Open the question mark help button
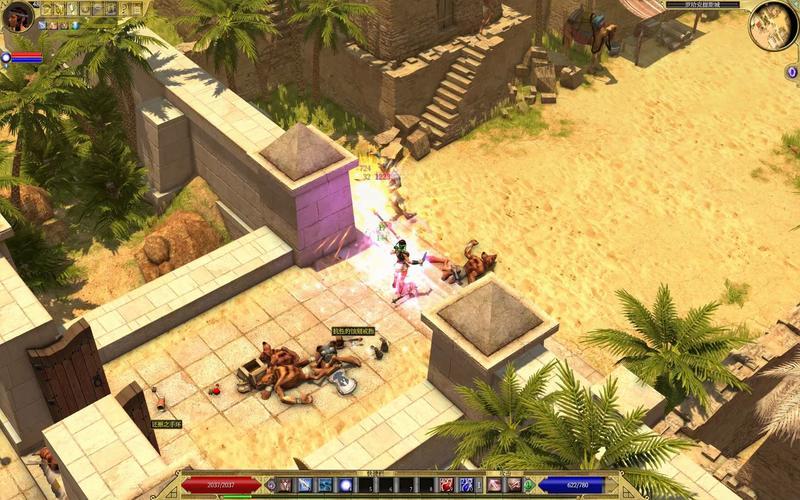This screenshot has height=500, width=800. coord(124,9)
